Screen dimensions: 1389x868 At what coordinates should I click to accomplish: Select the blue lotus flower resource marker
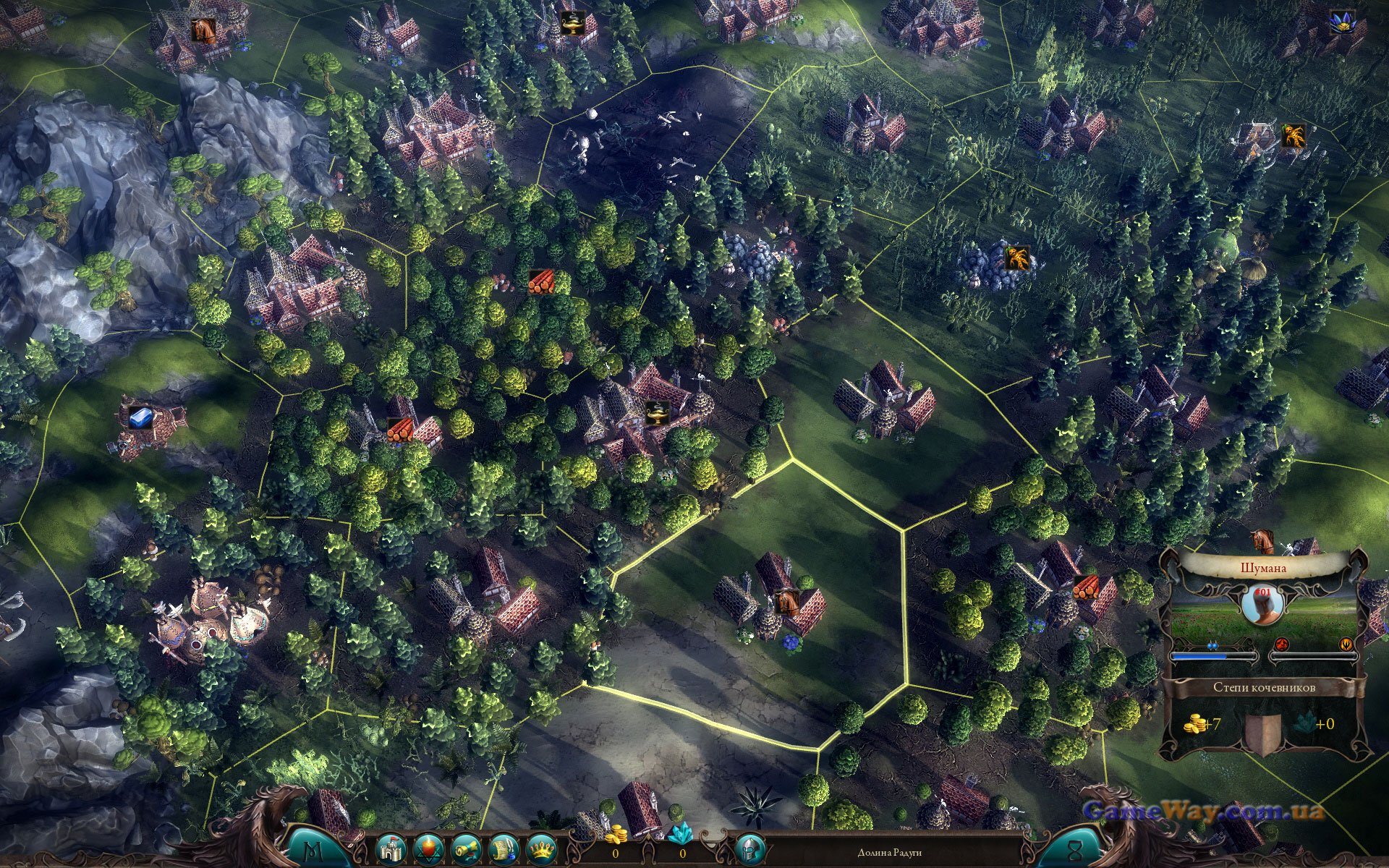coord(1338,21)
